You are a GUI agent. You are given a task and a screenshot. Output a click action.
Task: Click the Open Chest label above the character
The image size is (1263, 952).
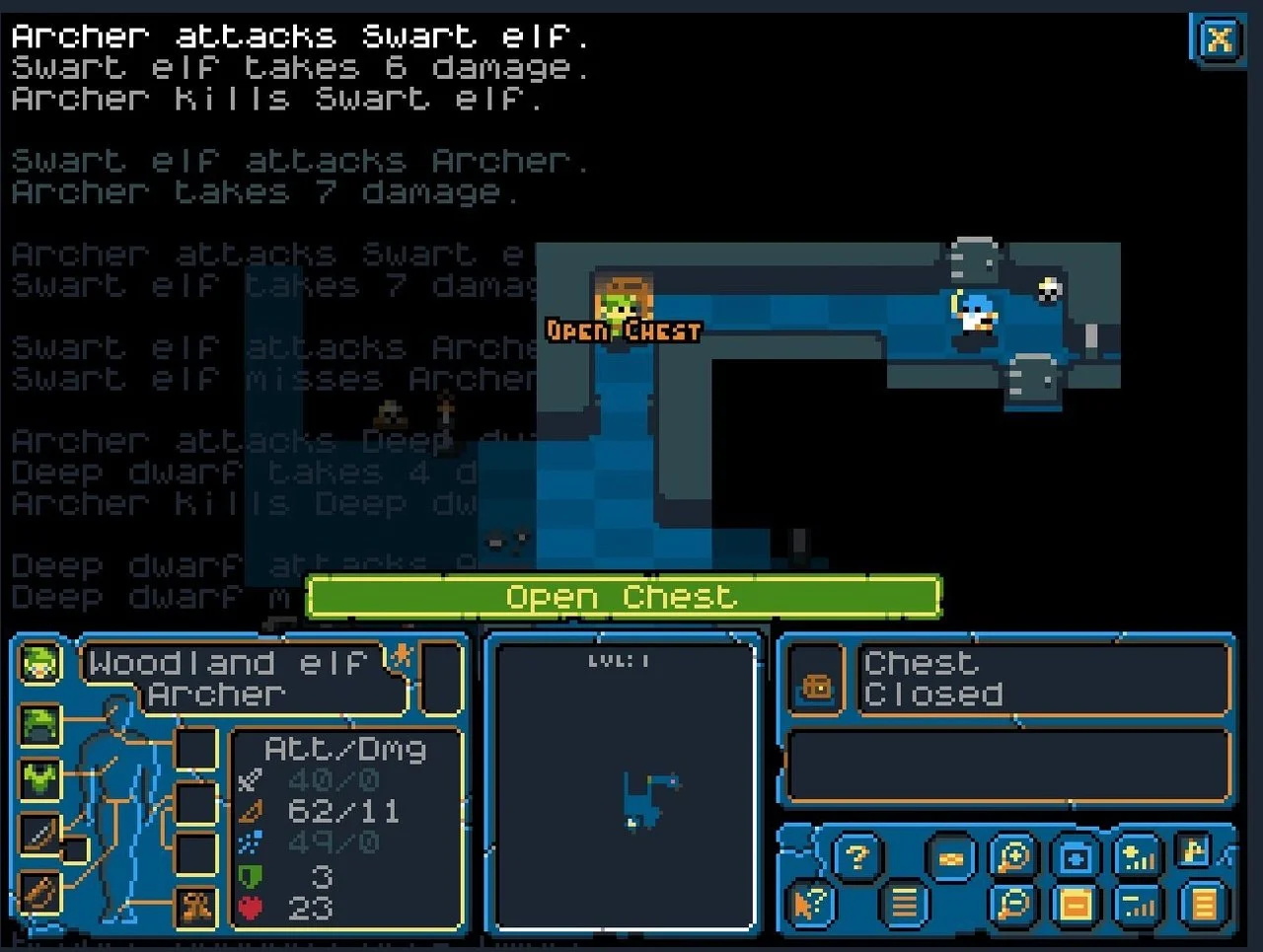click(x=623, y=332)
